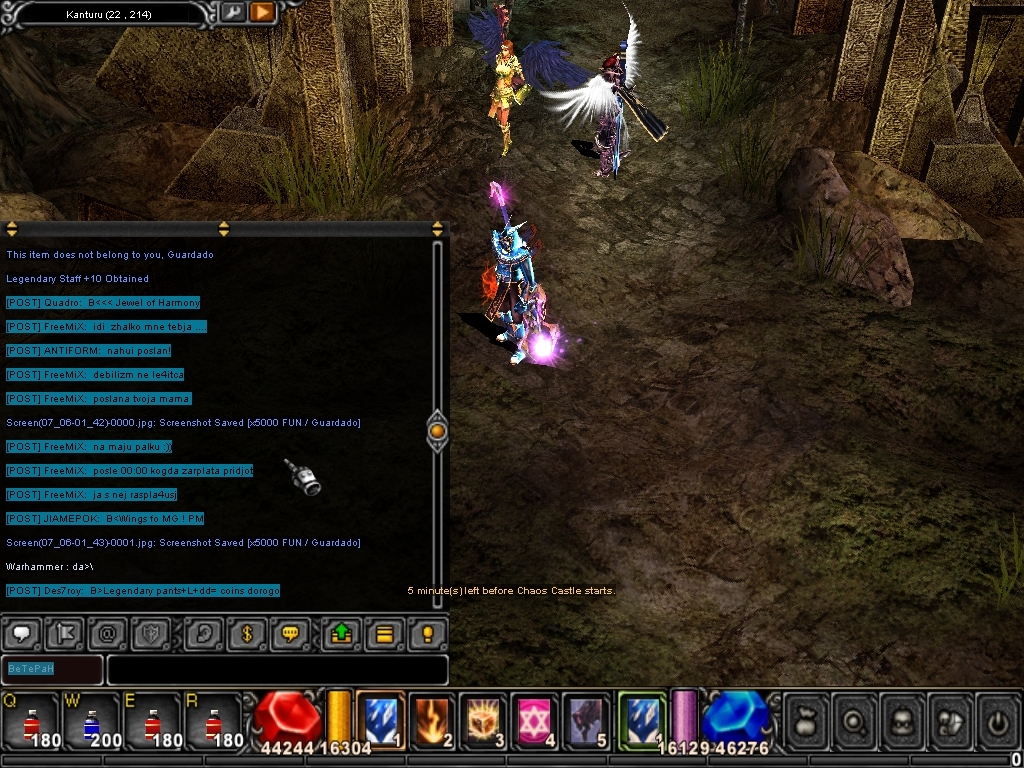Click the yellow stacked lines chat size button

[384, 634]
